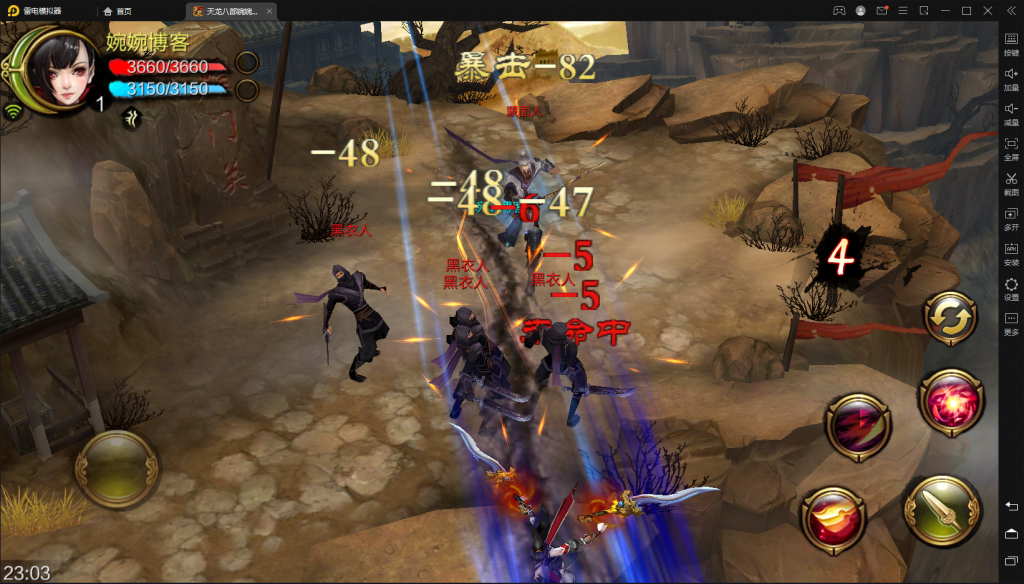Screen dimensions: 1024x584
Task: Take a screenshot with 截图 tool
Action: coord(1011,184)
